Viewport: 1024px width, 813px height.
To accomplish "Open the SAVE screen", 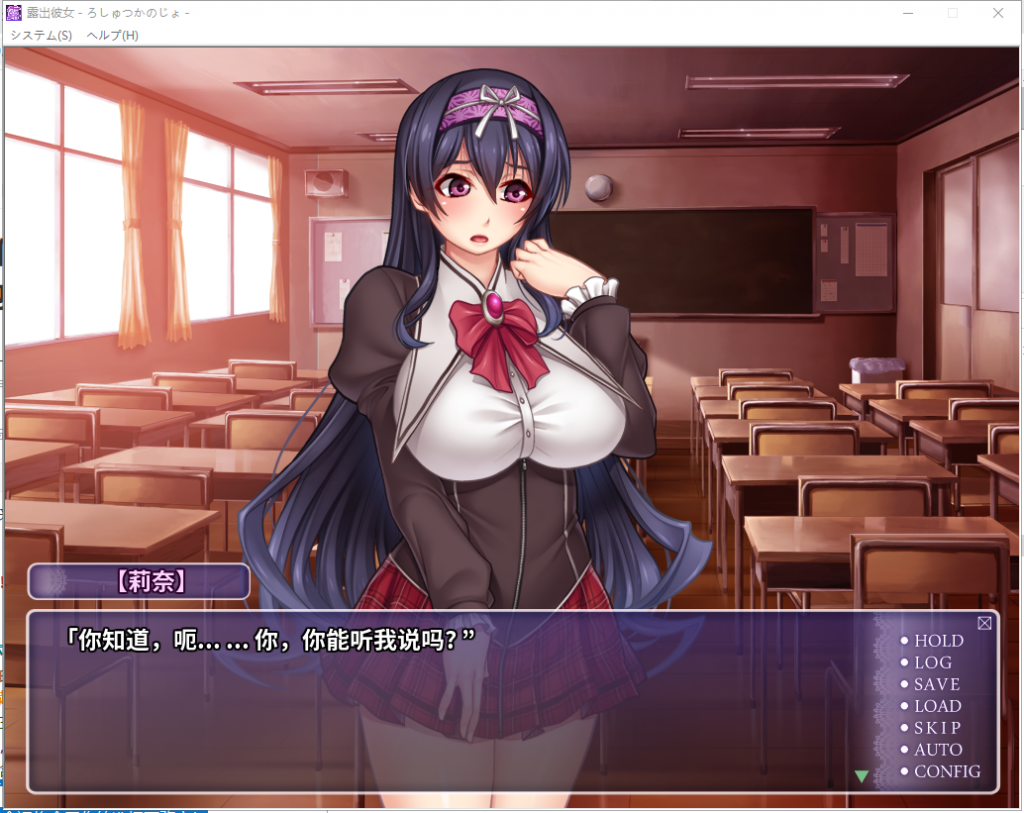I will click(936, 685).
